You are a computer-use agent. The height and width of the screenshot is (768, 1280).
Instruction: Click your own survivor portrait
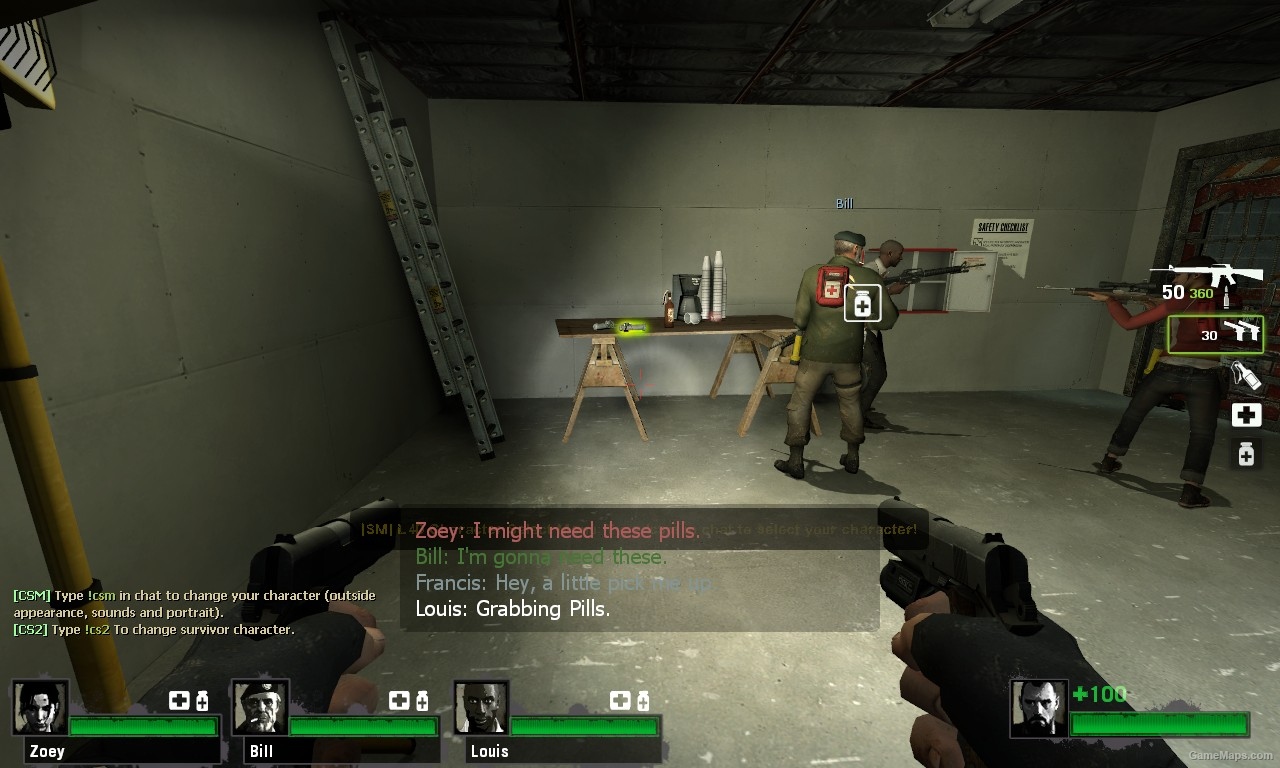(1039, 708)
